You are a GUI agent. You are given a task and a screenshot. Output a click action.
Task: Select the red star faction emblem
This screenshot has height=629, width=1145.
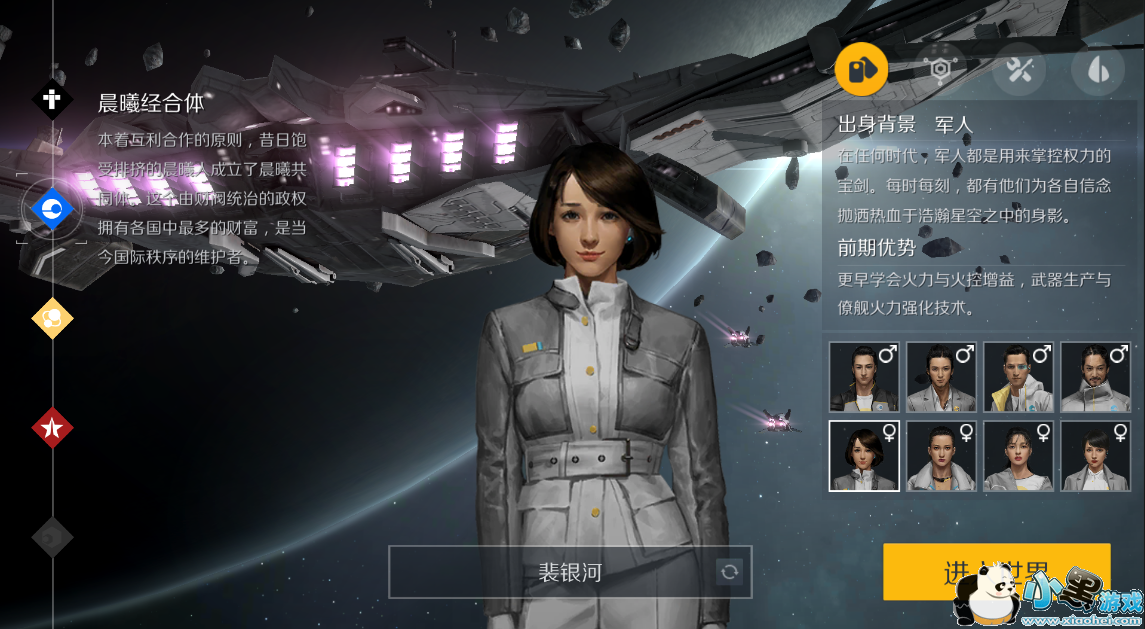[52, 428]
